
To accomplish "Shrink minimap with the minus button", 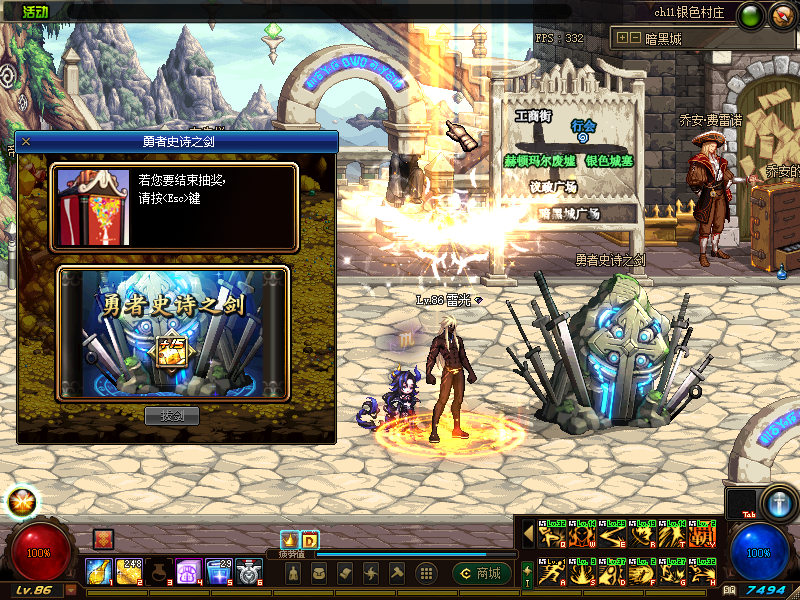I will [635, 39].
